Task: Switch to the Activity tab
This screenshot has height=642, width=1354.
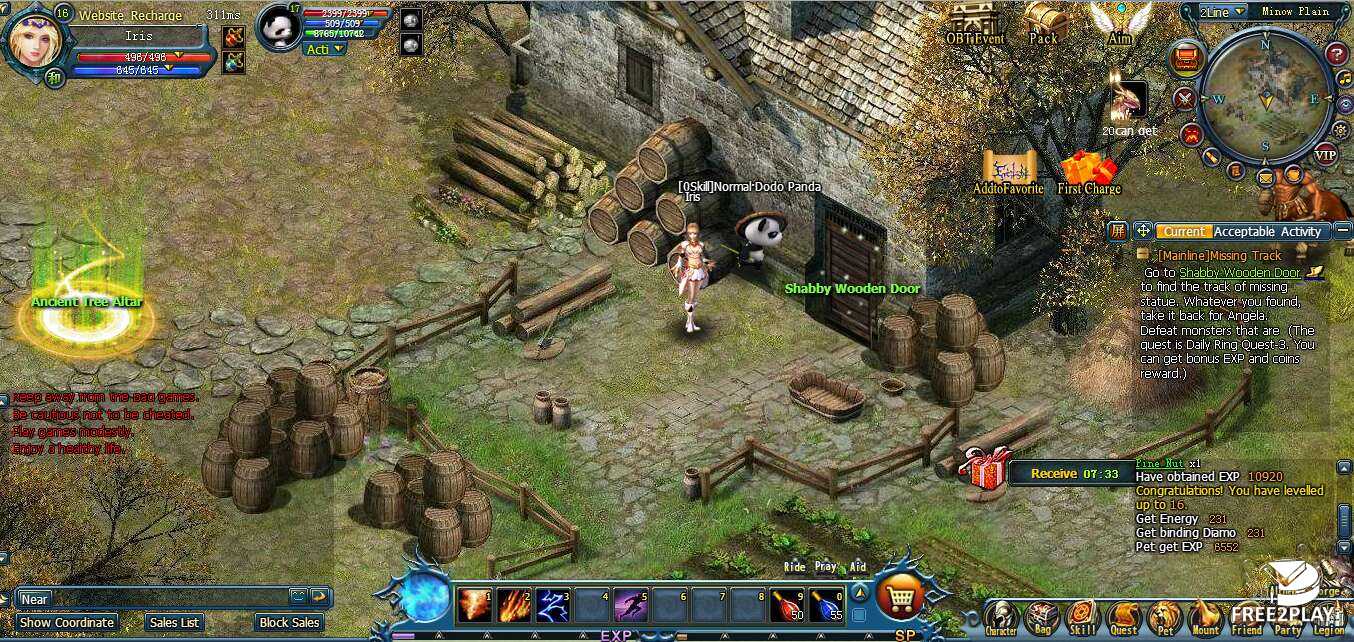Action: click(1301, 232)
